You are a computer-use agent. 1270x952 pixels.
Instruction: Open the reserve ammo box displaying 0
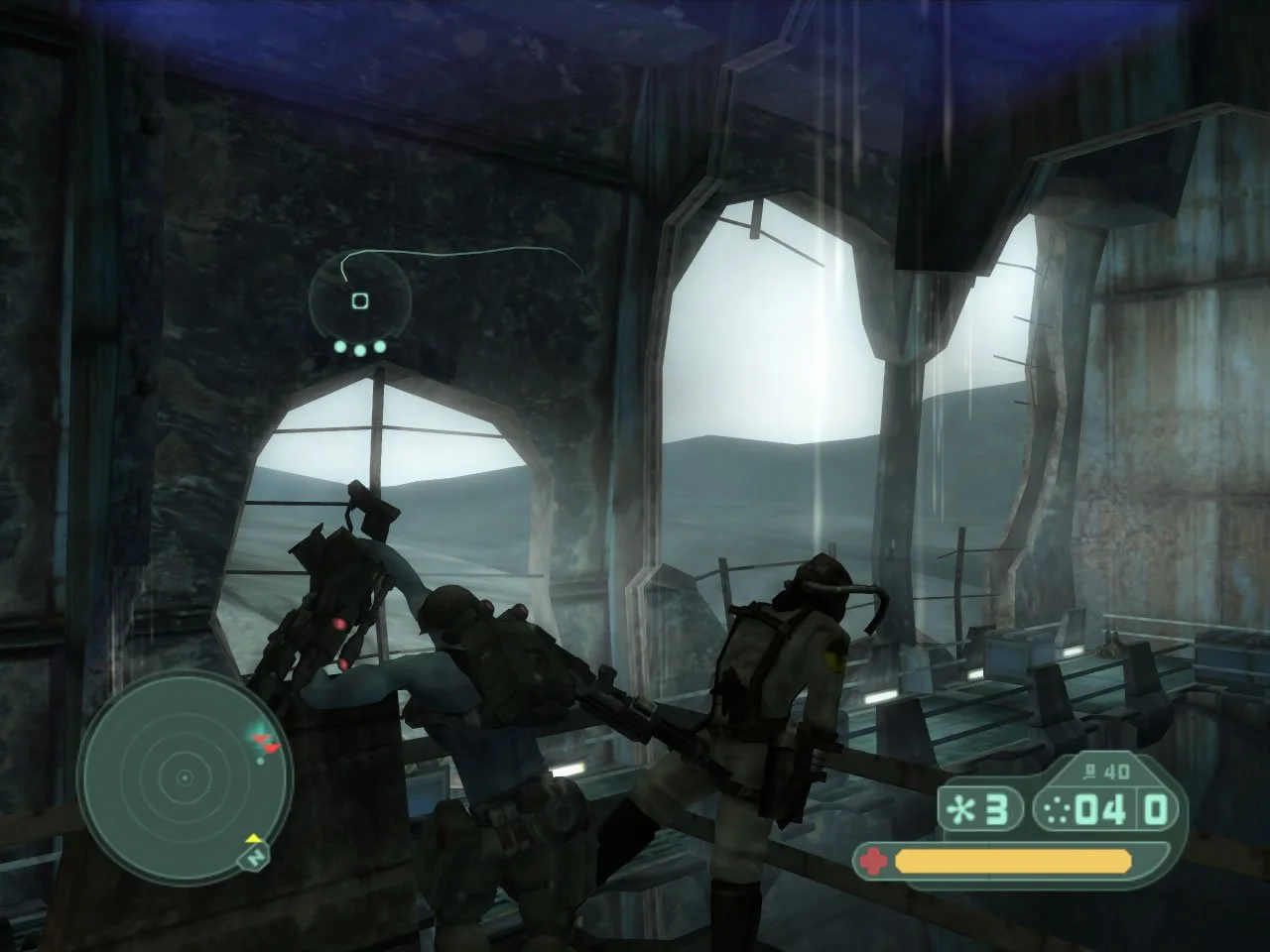coord(1156,809)
